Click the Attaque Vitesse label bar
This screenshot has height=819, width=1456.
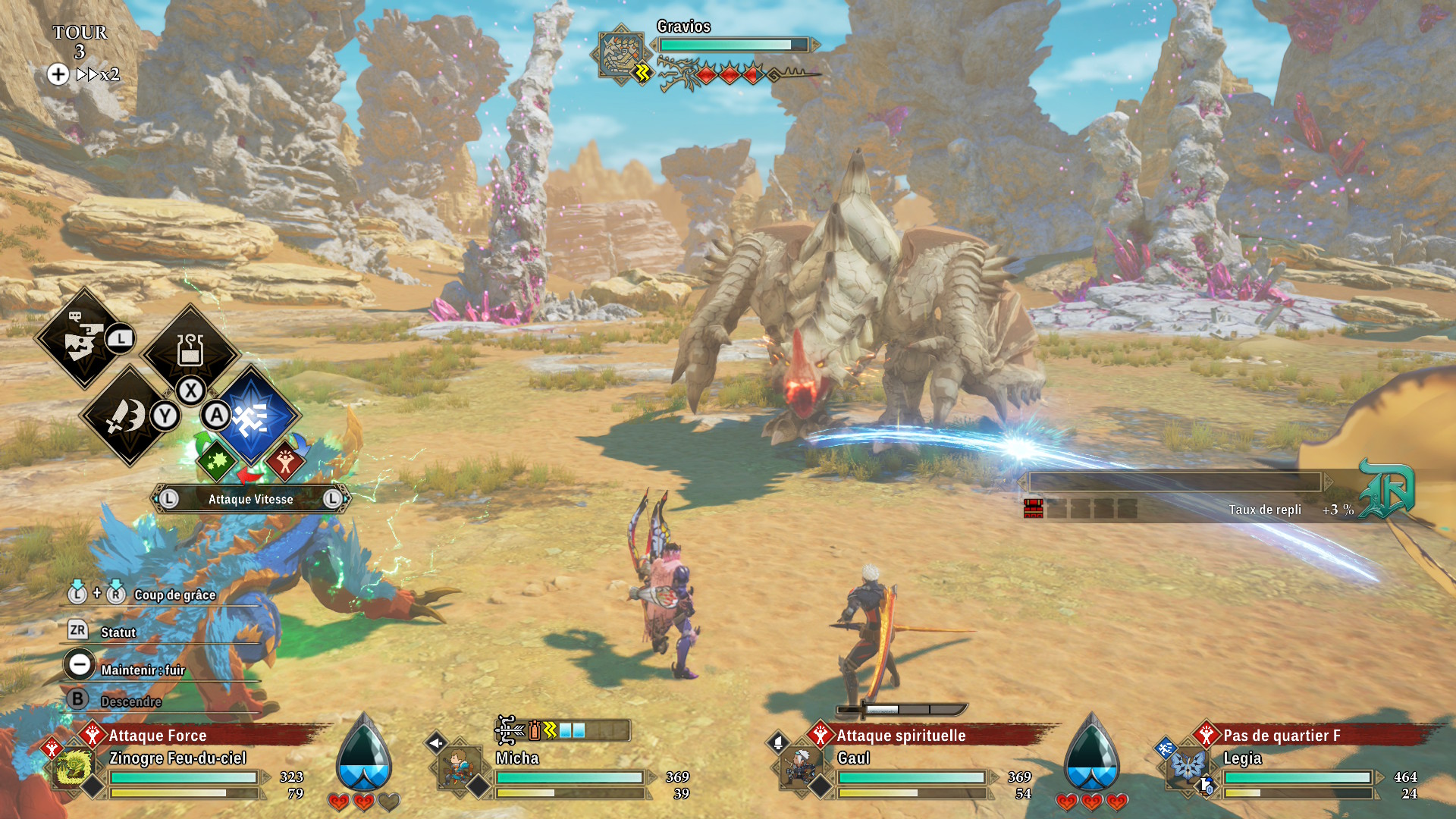pos(250,499)
